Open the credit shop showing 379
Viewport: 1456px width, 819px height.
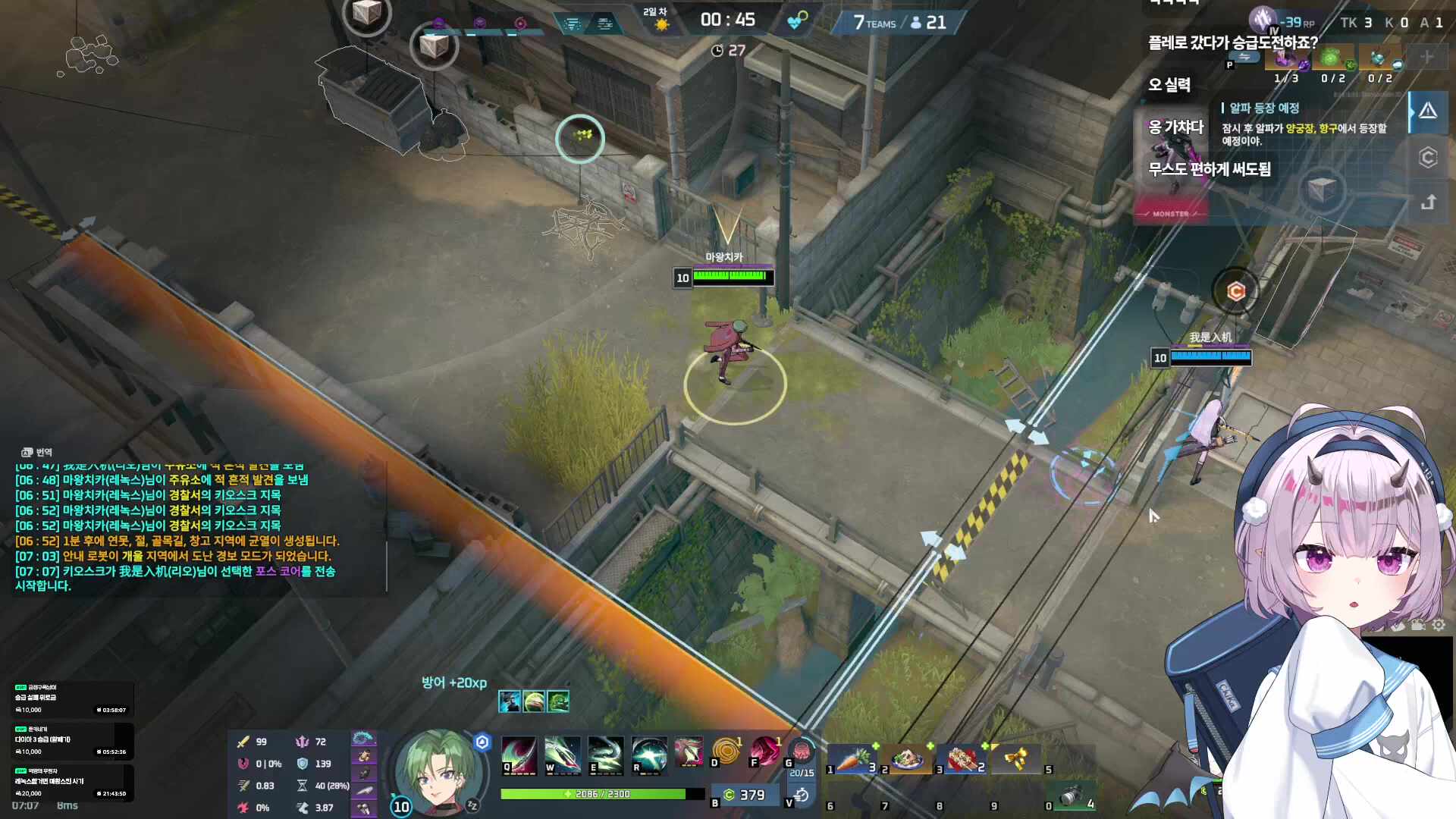744,795
